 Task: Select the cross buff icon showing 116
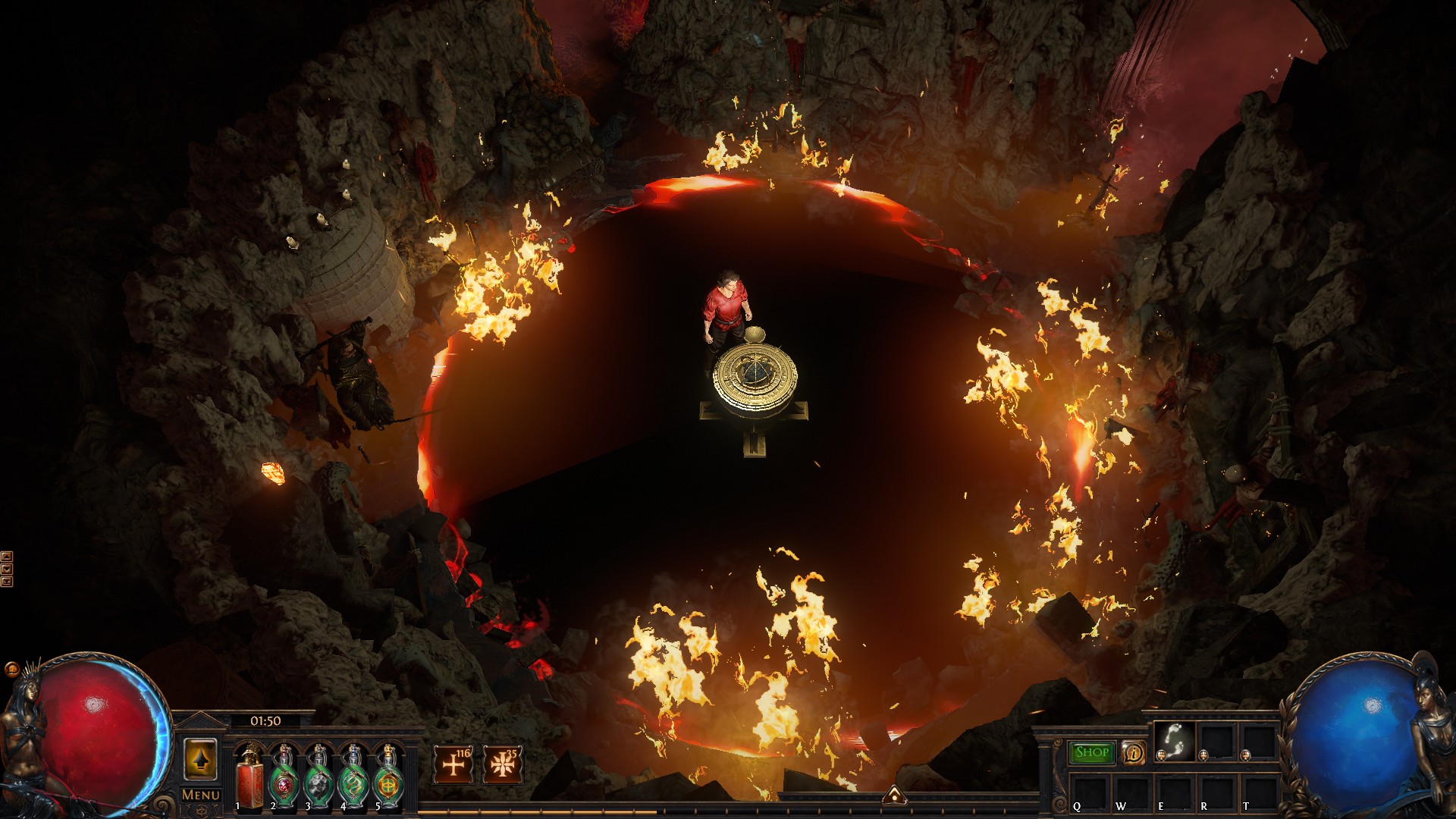point(453,764)
